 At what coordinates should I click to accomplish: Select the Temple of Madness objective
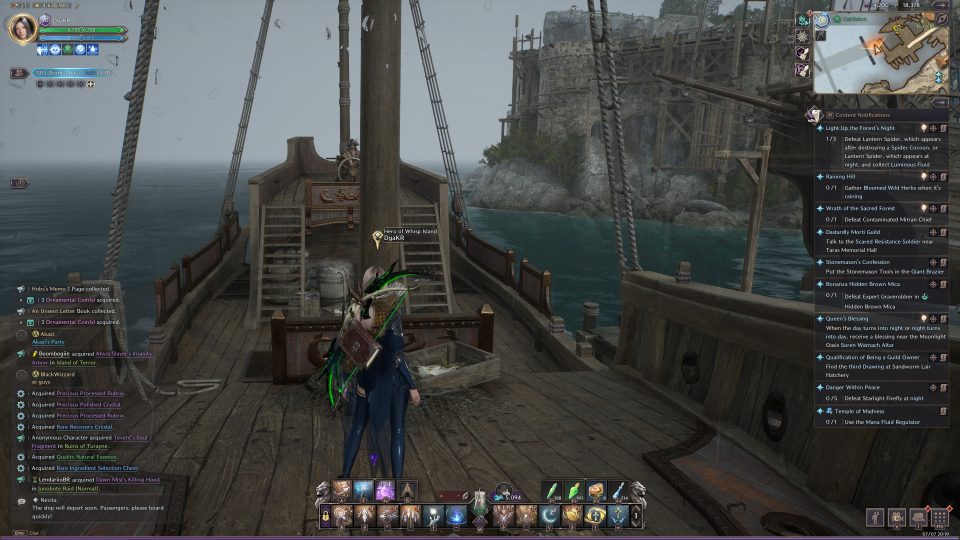click(x=850, y=411)
